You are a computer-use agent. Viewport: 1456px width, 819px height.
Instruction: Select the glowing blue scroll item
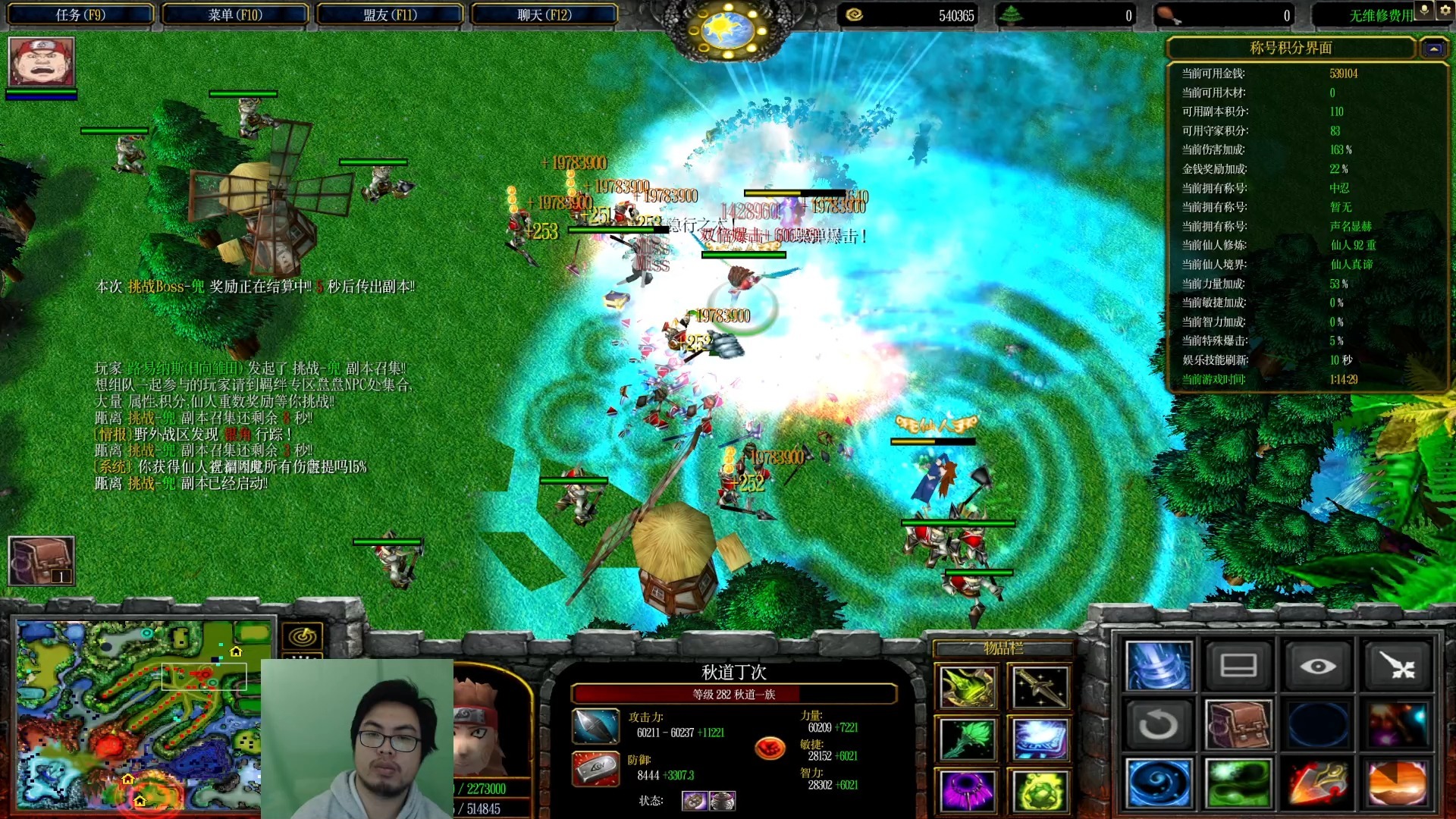point(1040,739)
